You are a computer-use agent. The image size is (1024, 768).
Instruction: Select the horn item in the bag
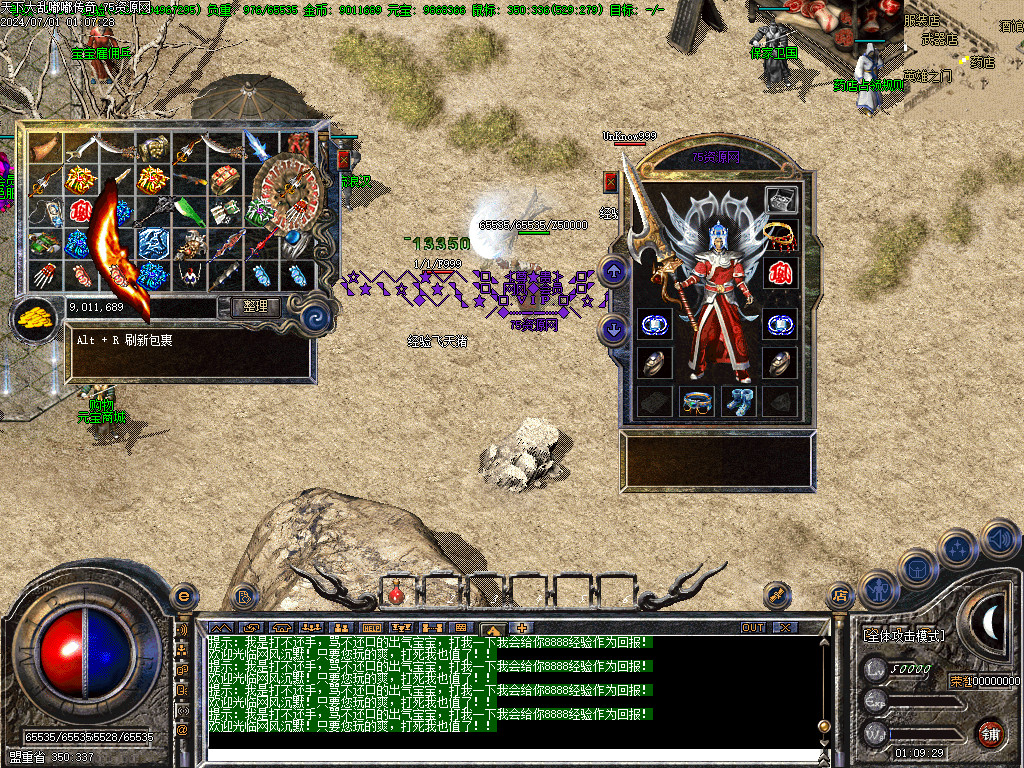point(46,149)
